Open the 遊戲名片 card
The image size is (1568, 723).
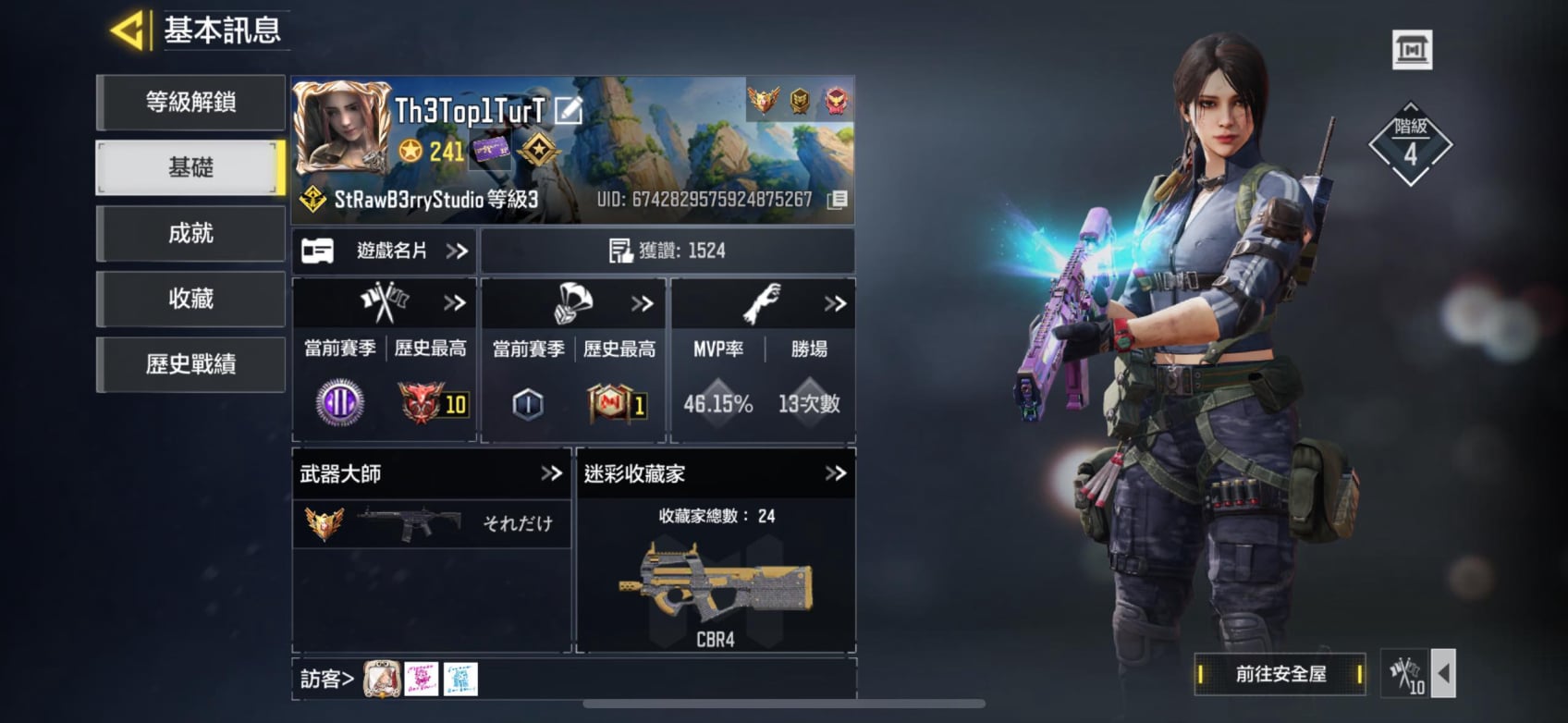pyautogui.click(x=385, y=251)
